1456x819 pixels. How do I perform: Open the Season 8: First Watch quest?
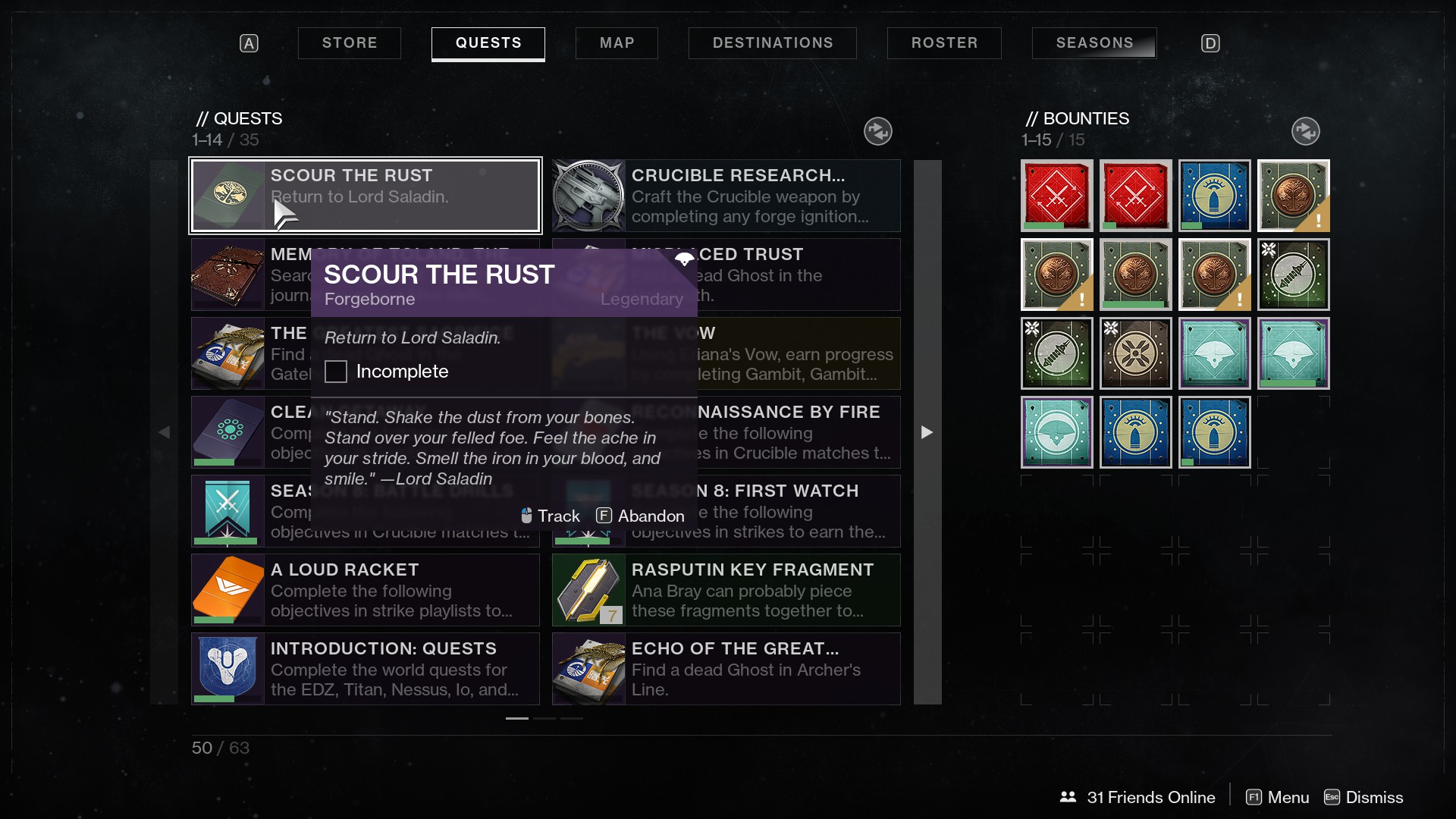pyautogui.click(x=796, y=511)
